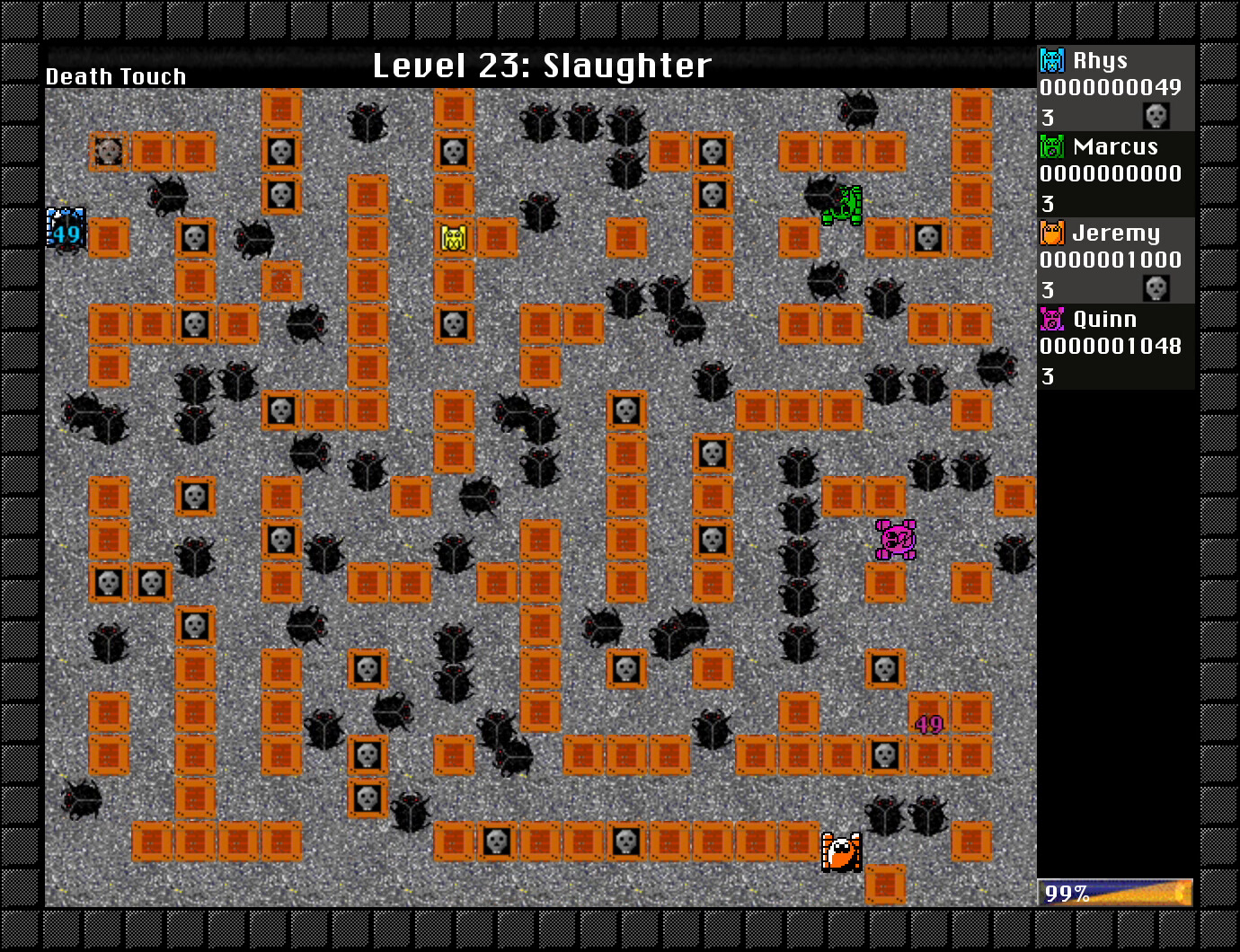Image resolution: width=1240 pixels, height=952 pixels.
Task: Click a skull crate near the map center
Action: (626, 410)
